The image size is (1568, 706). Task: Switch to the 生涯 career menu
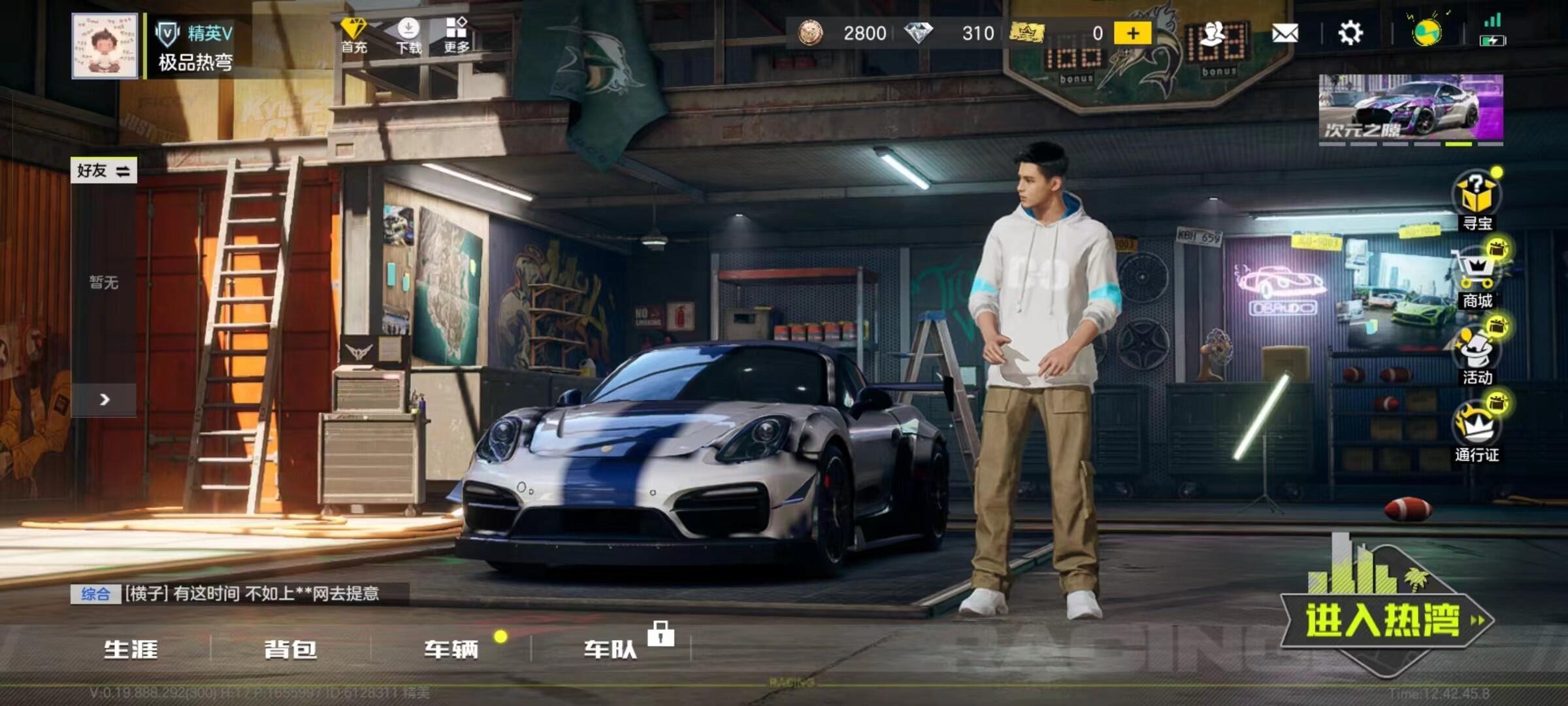[x=131, y=649]
